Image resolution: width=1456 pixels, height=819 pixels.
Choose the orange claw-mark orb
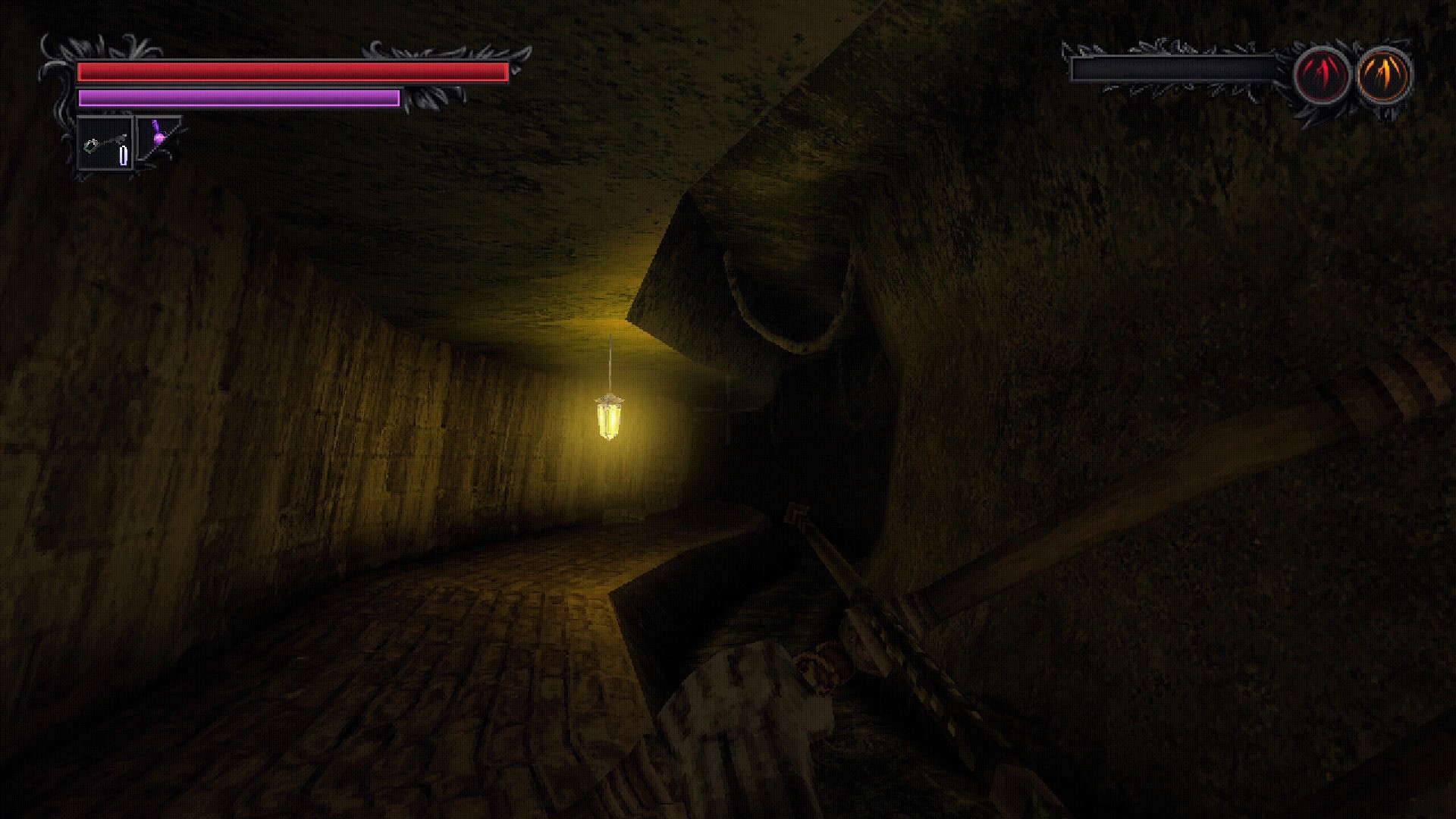point(1383,76)
